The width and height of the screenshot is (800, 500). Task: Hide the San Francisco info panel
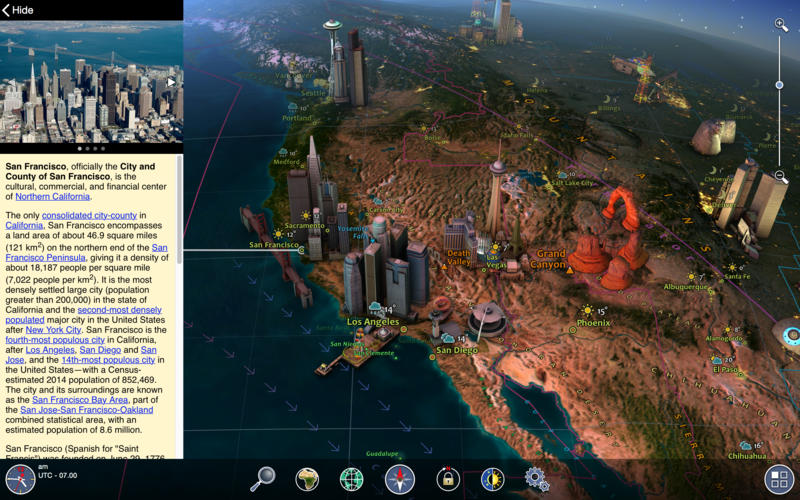(20, 10)
